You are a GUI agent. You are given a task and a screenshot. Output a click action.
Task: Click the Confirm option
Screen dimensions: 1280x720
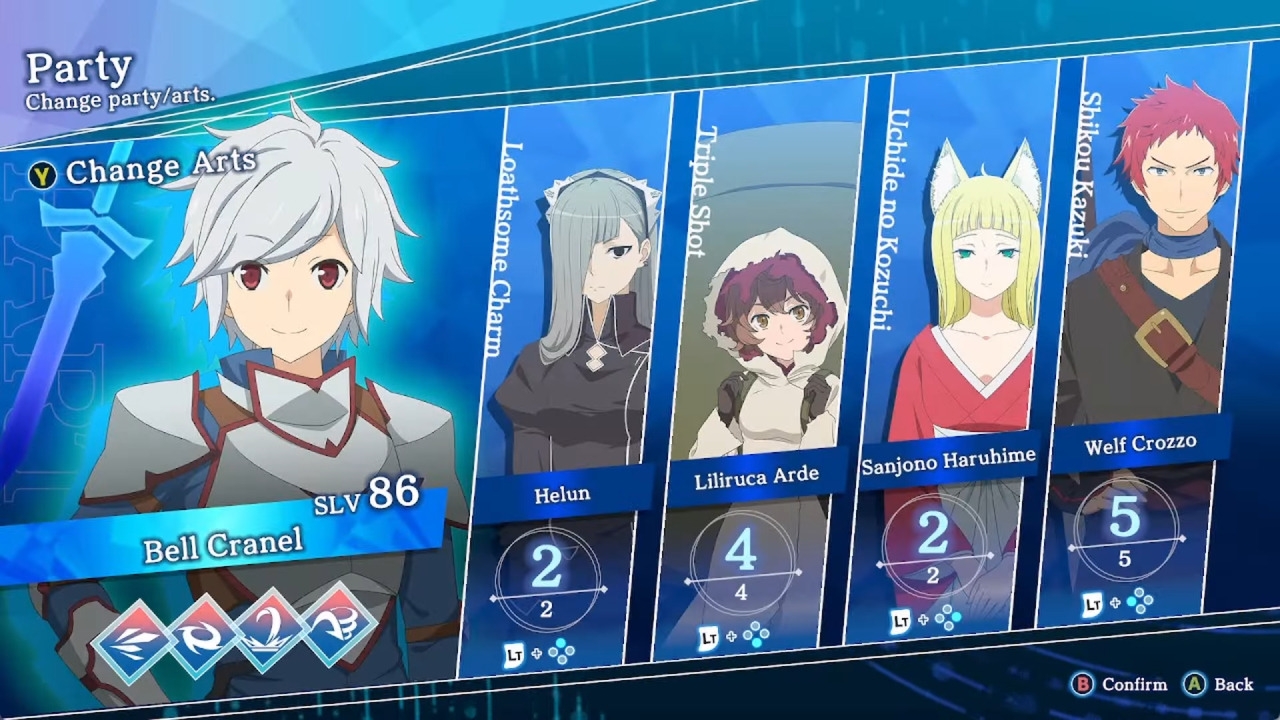point(1120,685)
